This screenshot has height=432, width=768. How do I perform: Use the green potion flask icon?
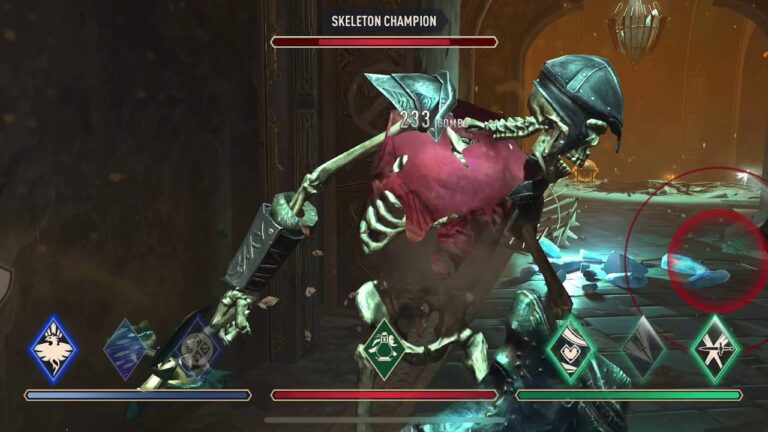(385, 349)
